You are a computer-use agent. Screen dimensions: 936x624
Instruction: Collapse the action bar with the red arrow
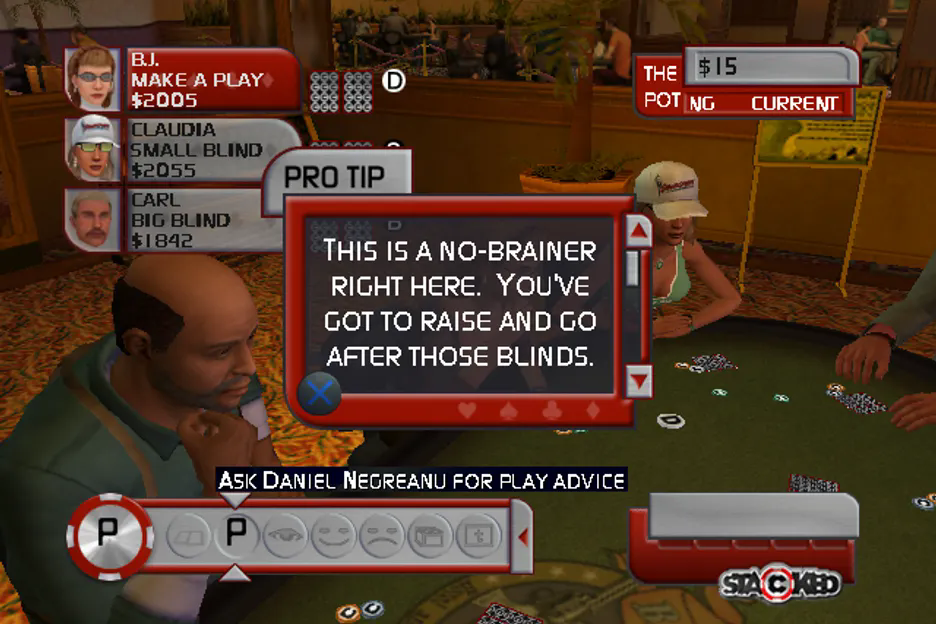point(521,537)
